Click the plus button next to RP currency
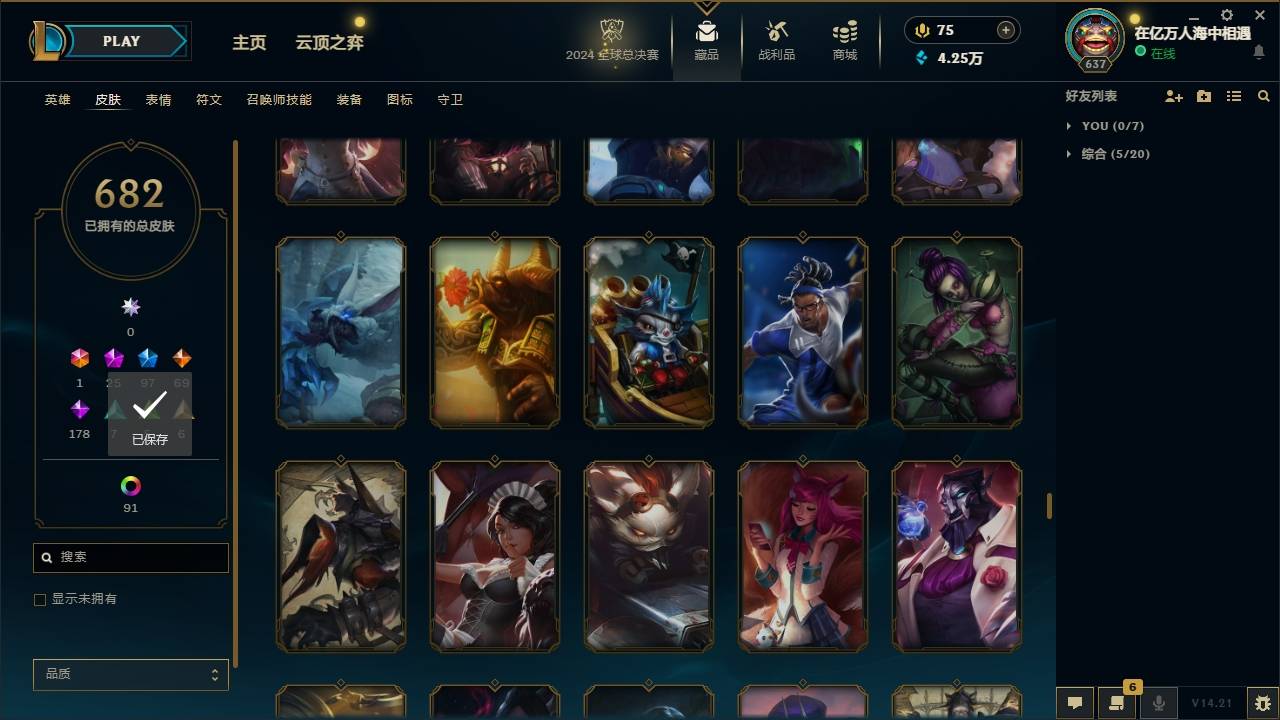Viewport: 1280px width, 720px height. coord(1005,30)
